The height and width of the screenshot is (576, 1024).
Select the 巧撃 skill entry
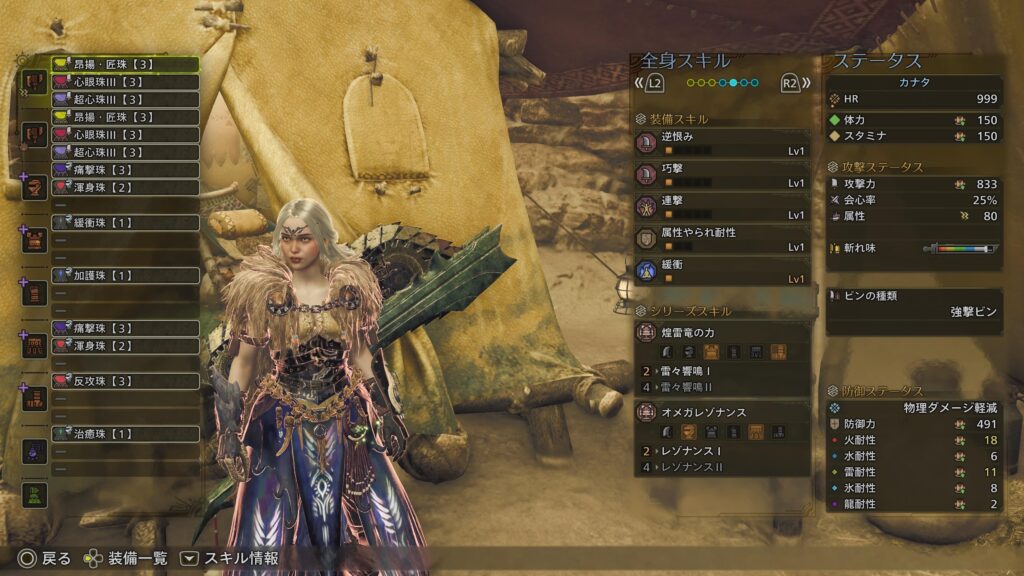[x=721, y=175]
